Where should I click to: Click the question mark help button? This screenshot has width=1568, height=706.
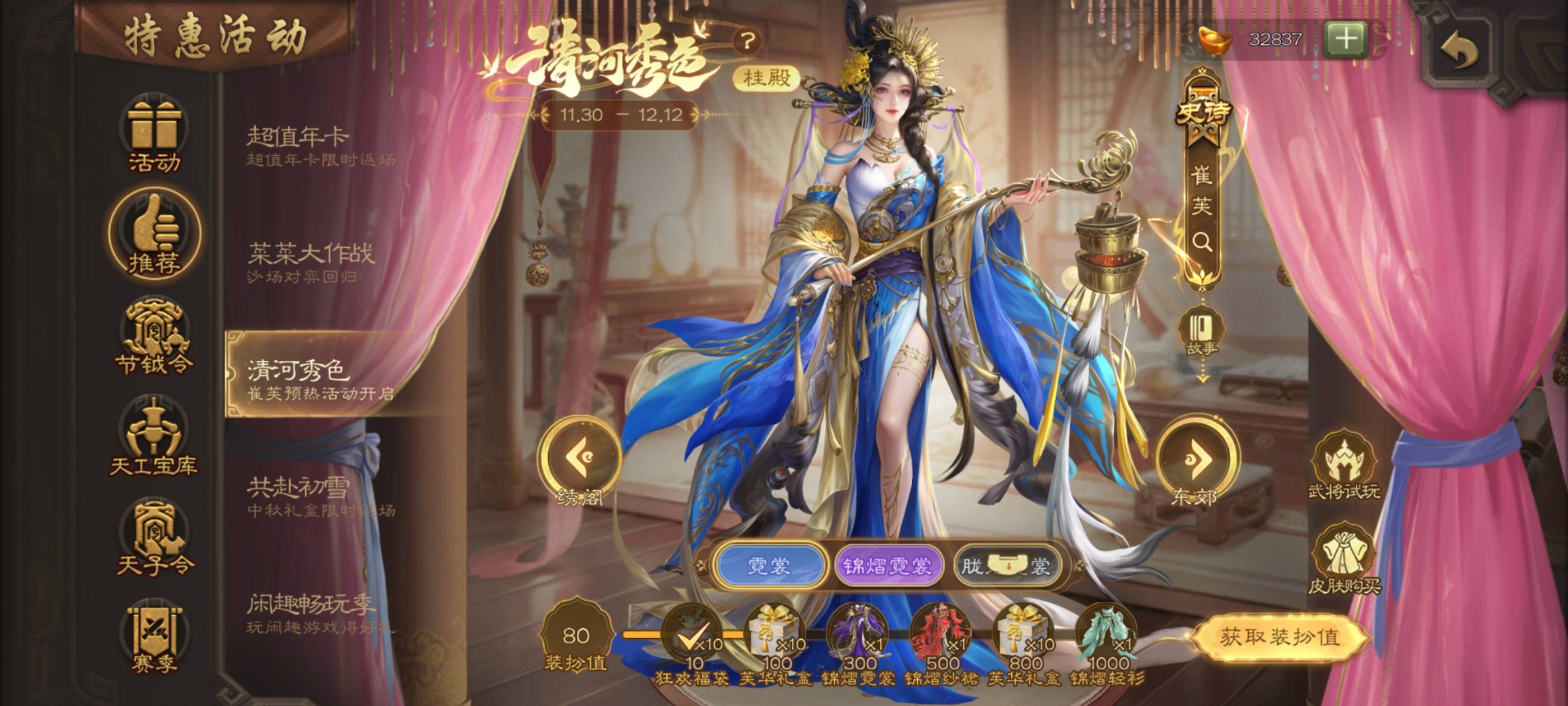[748, 41]
